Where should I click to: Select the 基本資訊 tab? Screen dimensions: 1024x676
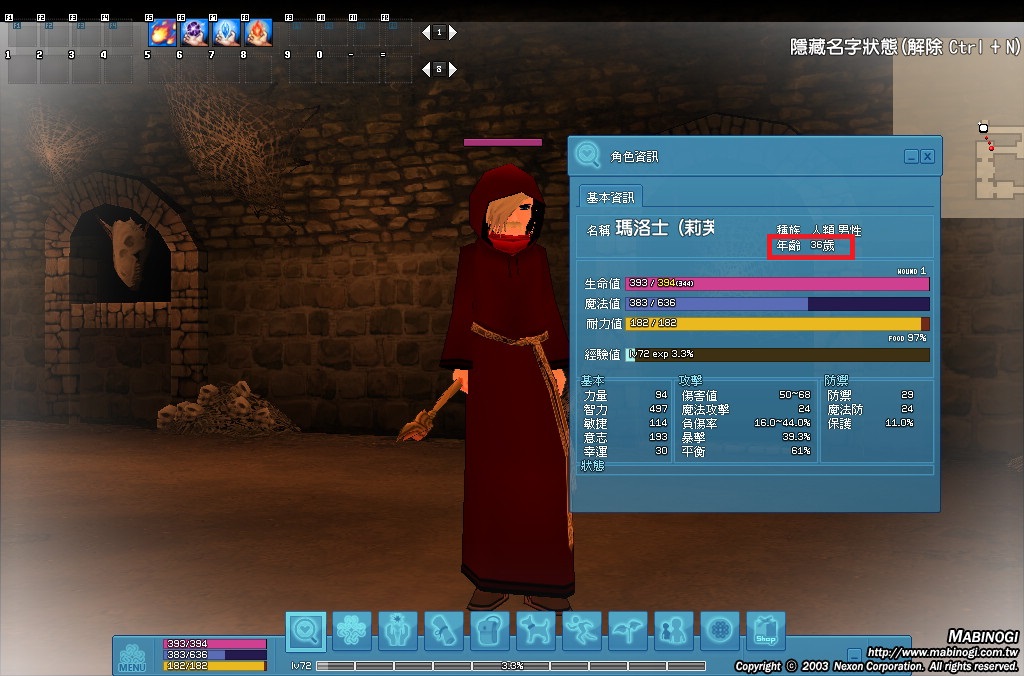tap(612, 197)
